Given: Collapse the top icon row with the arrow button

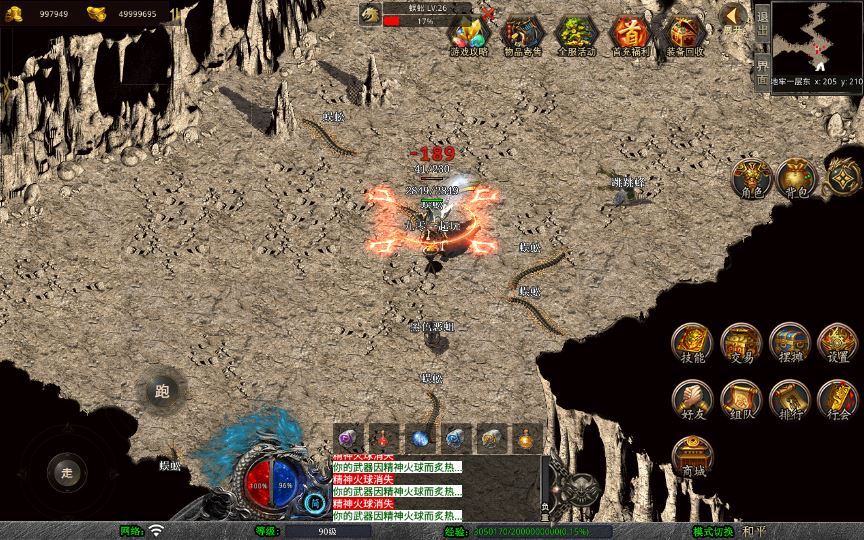Looking at the screenshot, I should 734,16.
